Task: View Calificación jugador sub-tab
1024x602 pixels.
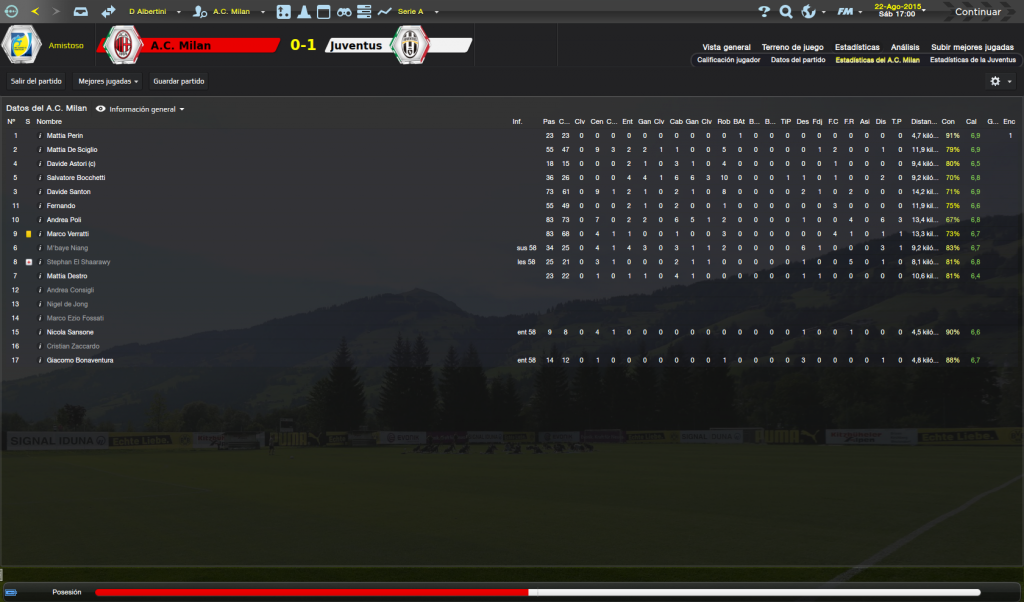Action: tap(728, 60)
